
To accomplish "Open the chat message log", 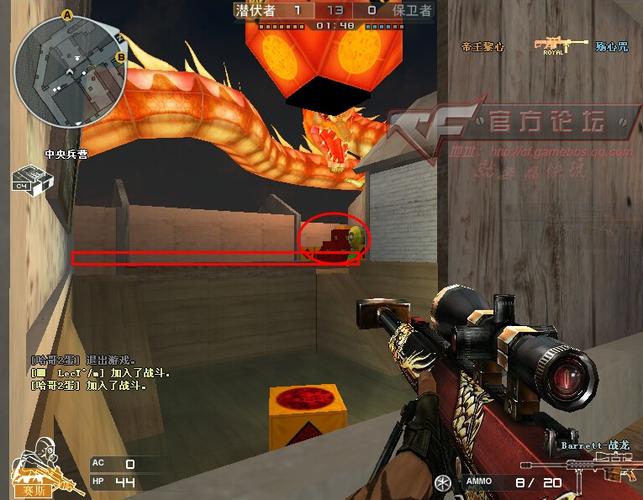I will (x=99, y=371).
